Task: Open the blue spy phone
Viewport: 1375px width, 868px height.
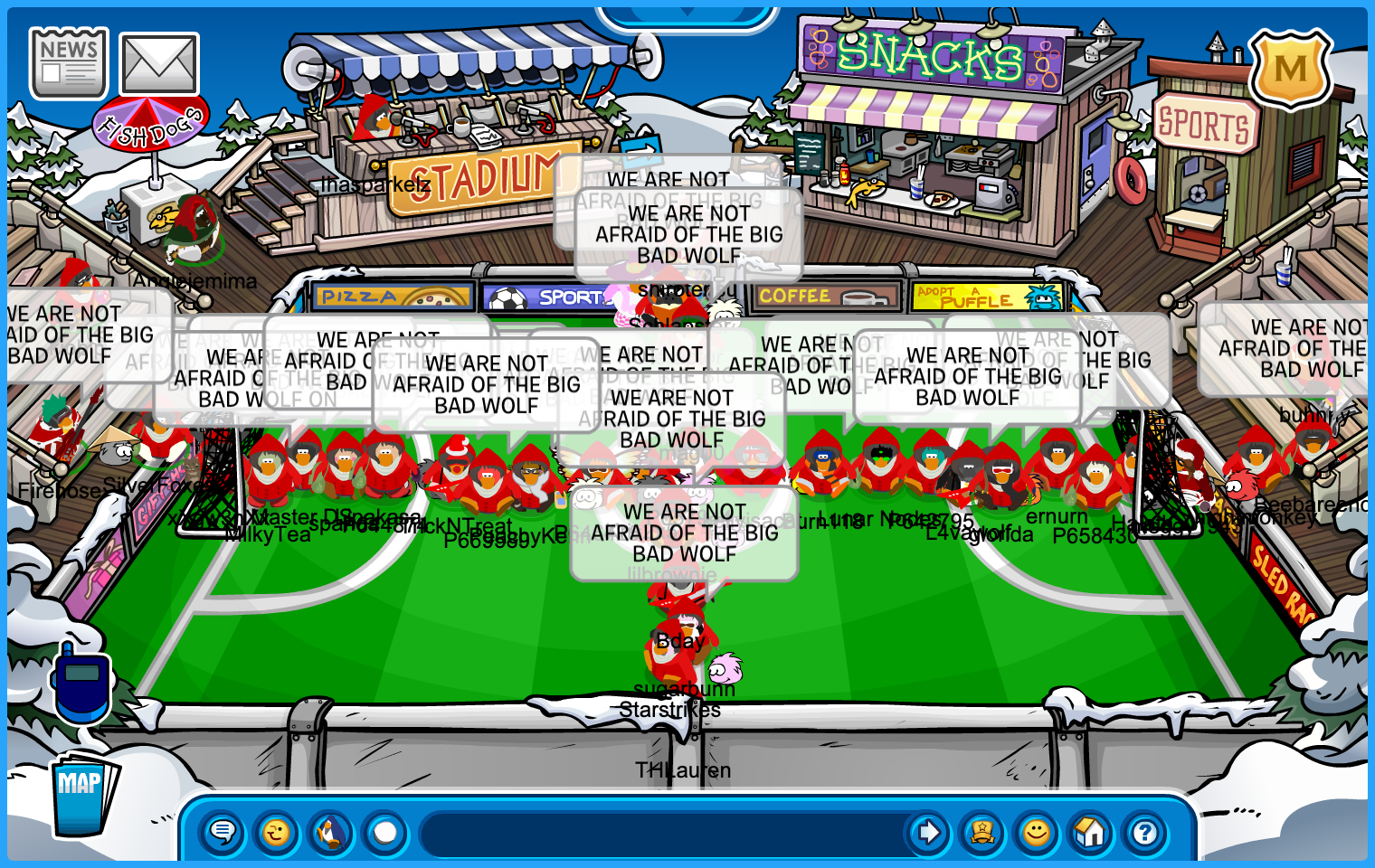Action: [x=82, y=683]
